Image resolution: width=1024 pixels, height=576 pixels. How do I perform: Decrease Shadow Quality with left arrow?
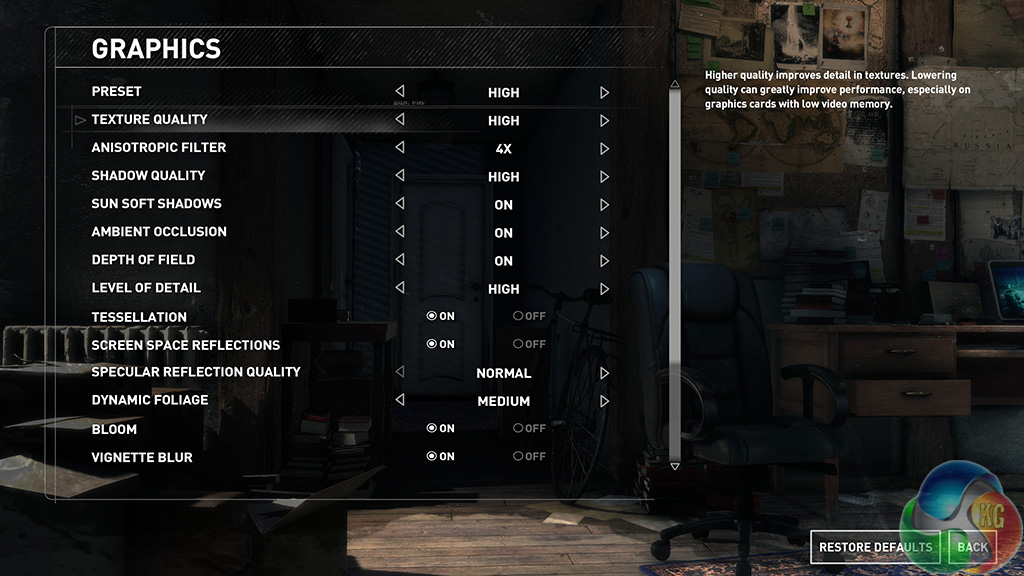pos(400,176)
